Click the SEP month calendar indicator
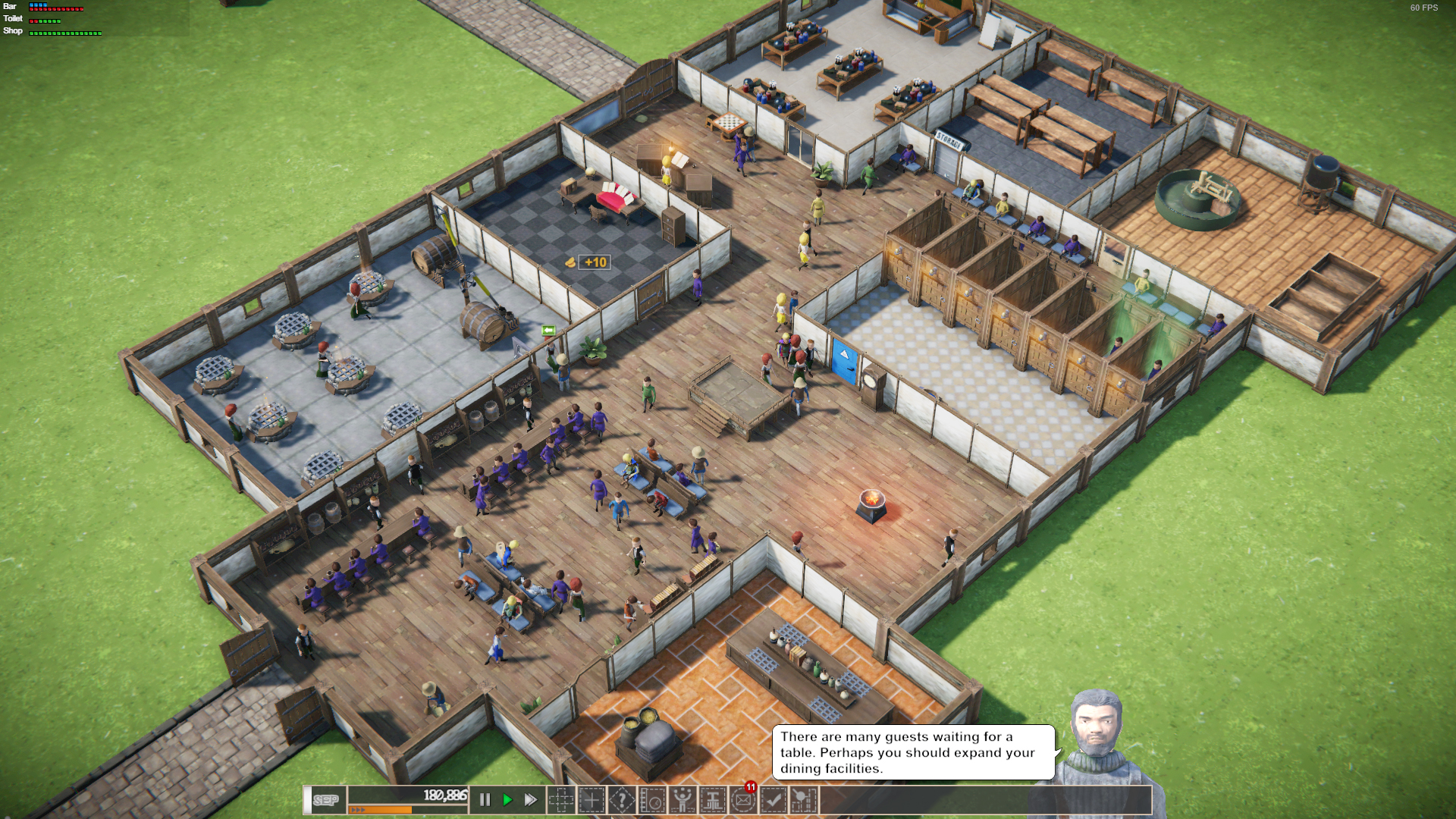1456x819 pixels. tap(326, 800)
